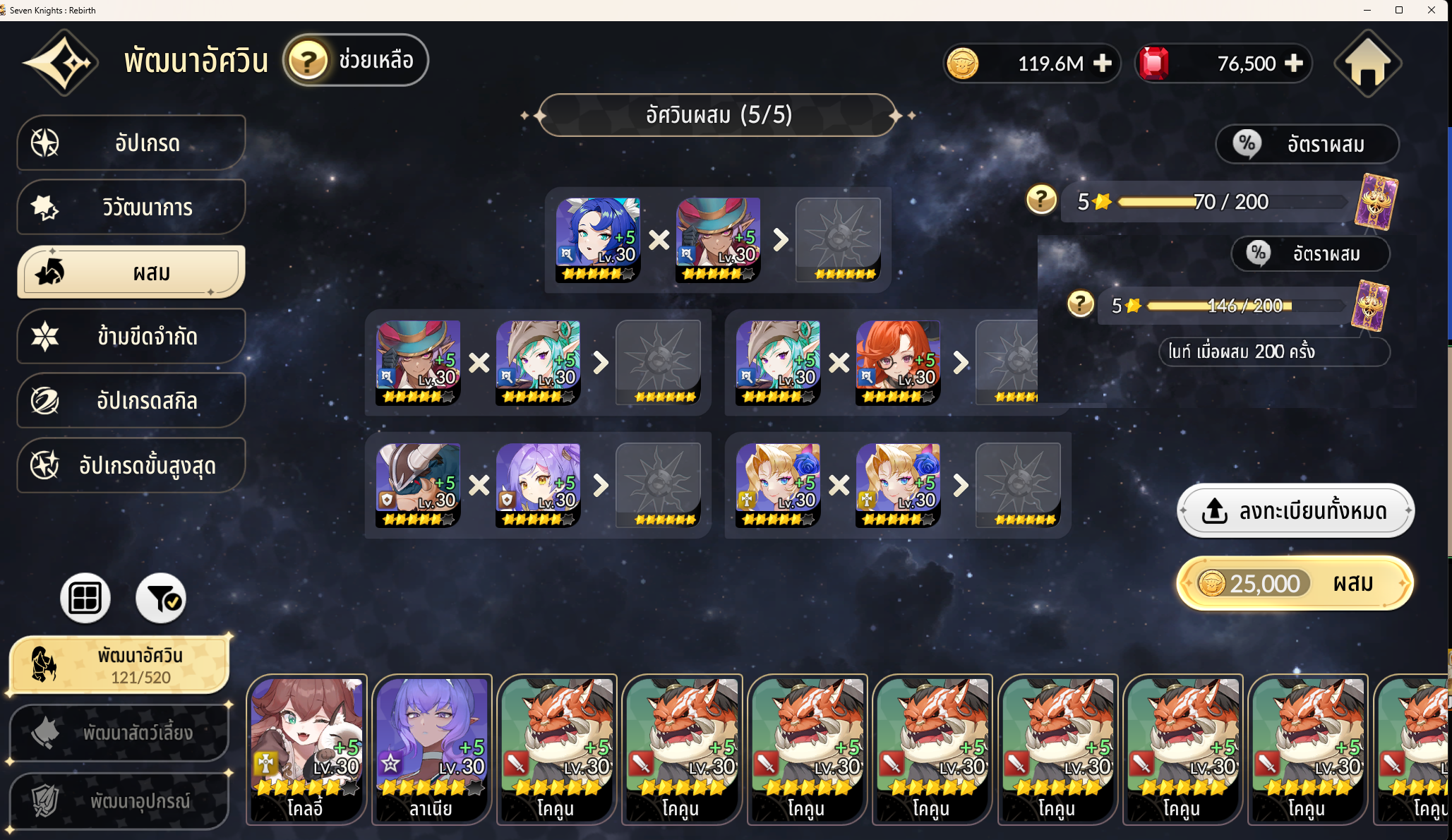Select the ลาเนีย hero card
The image size is (1452, 840).
[431, 750]
